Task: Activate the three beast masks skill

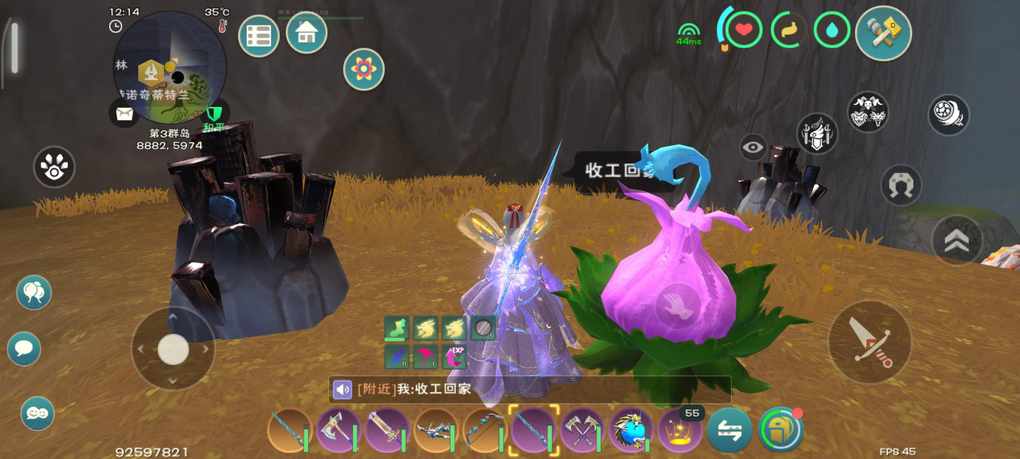Action: pos(868,112)
